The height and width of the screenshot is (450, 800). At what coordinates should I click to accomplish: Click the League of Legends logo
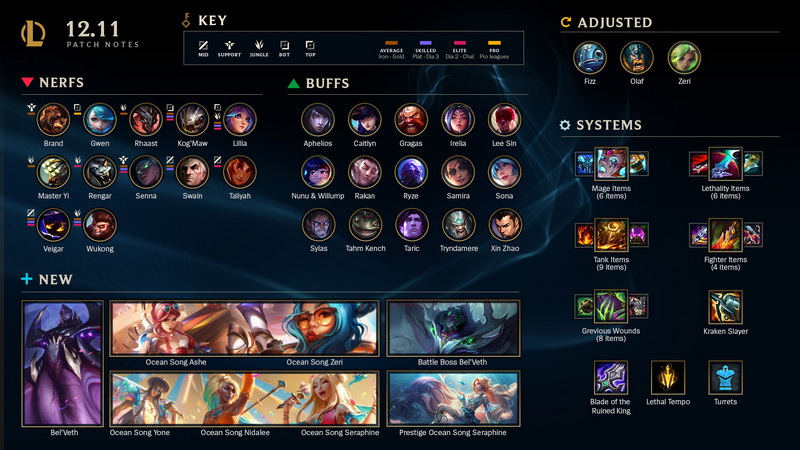click(x=34, y=33)
